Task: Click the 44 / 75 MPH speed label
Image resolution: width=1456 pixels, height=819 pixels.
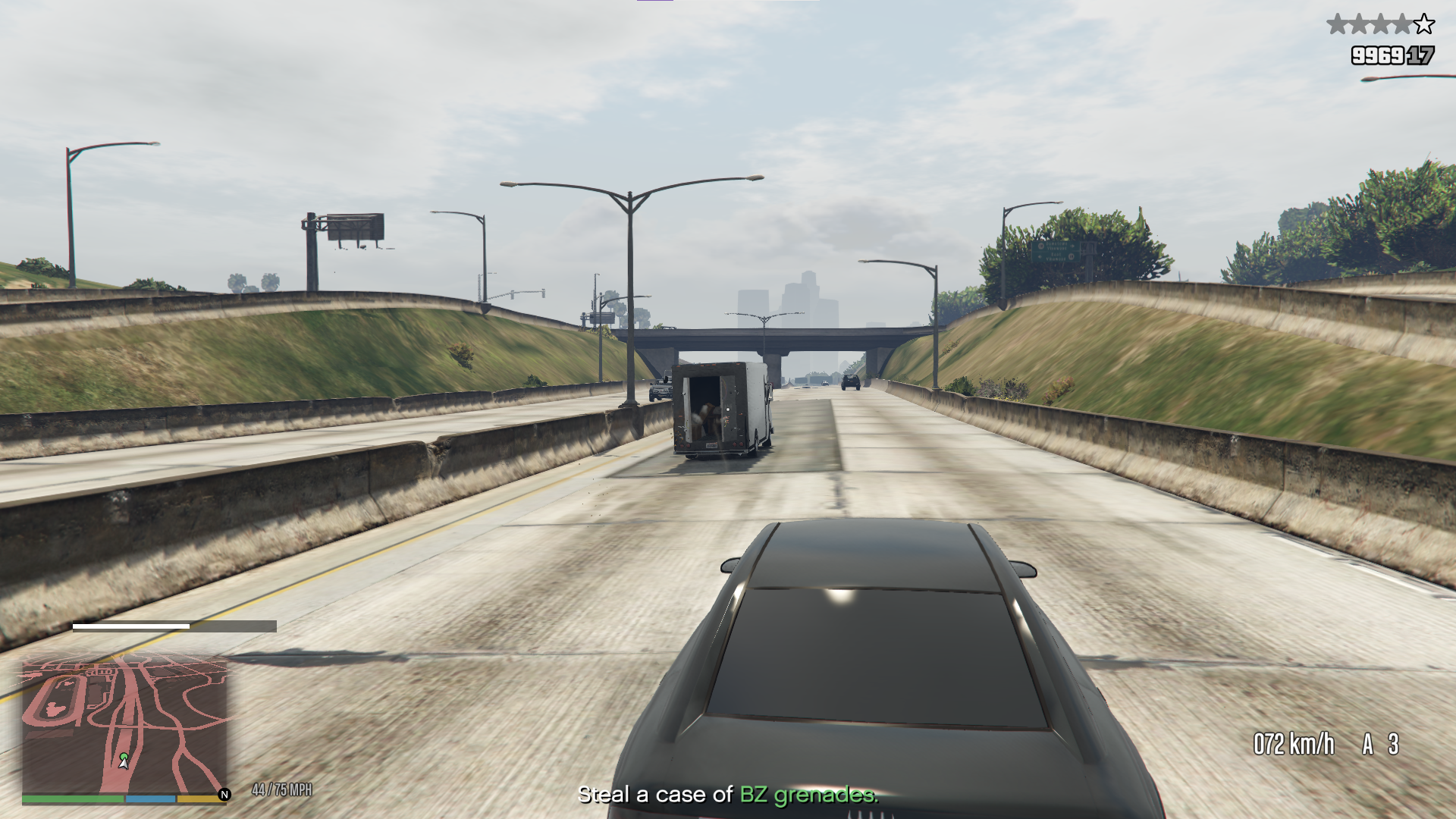Action: point(282,787)
